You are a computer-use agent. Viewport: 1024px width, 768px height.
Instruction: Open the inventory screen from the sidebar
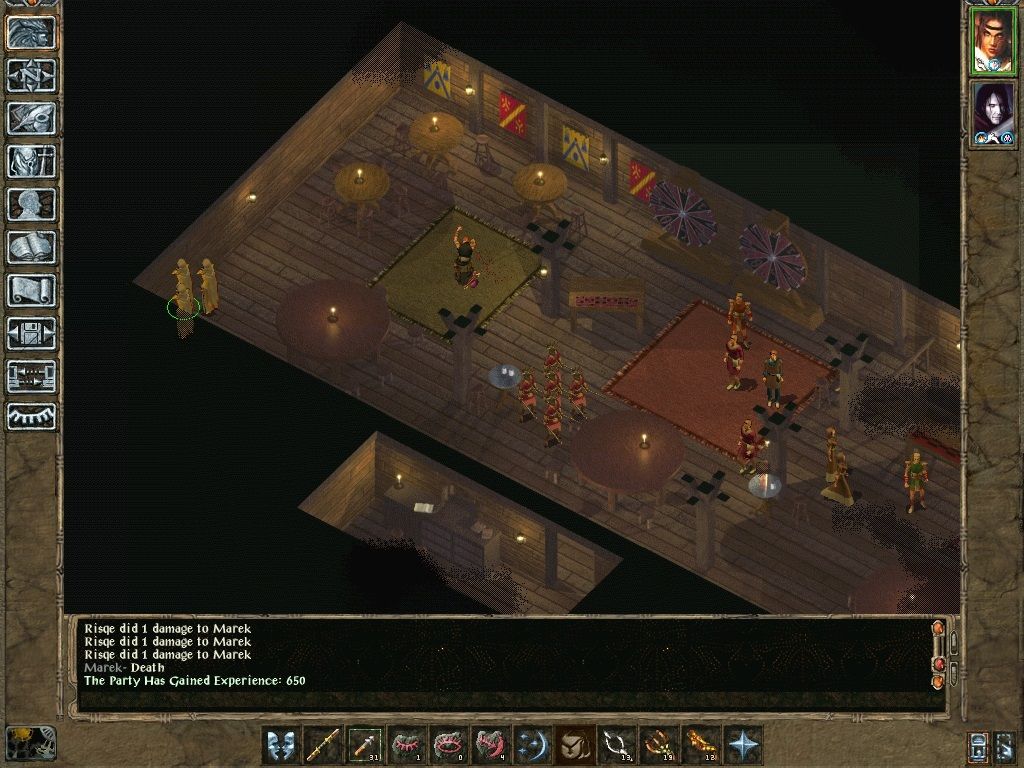(31, 162)
